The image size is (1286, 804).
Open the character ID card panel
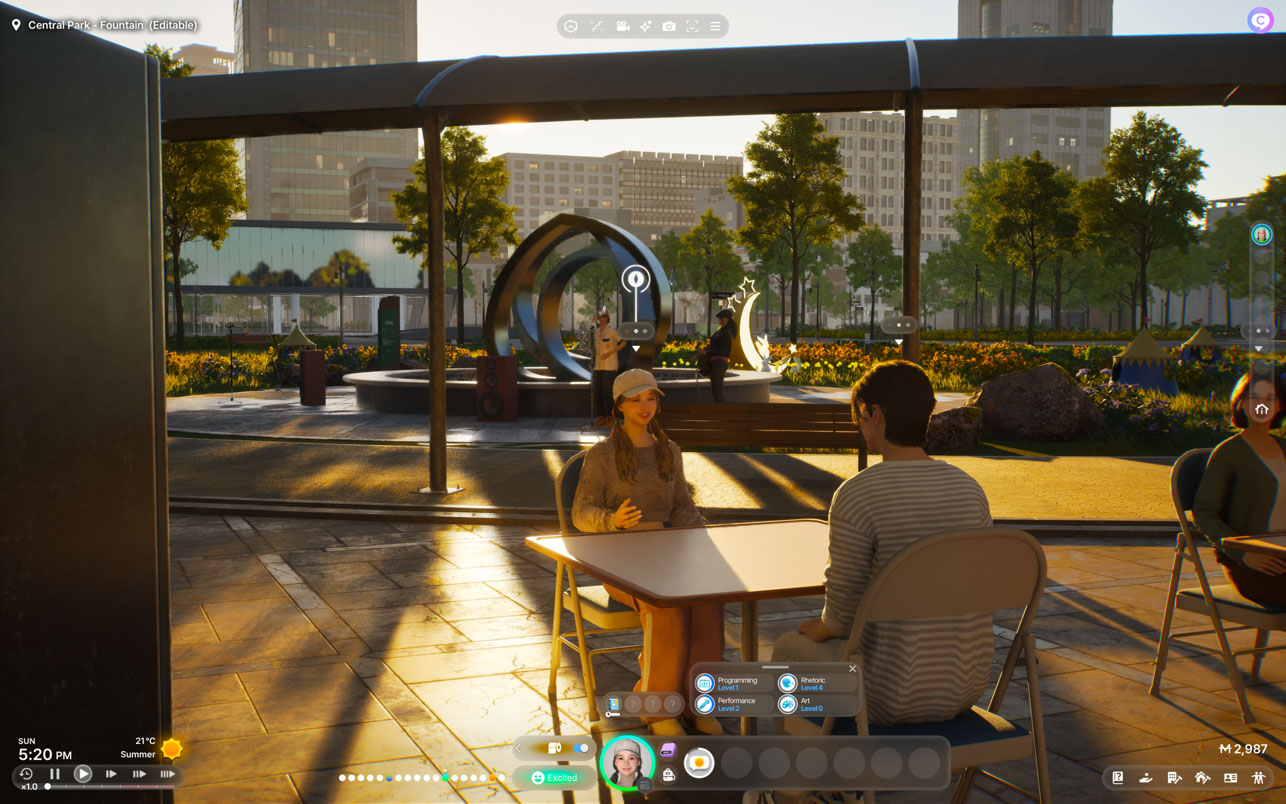pyautogui.click(x=1230, y=777)
